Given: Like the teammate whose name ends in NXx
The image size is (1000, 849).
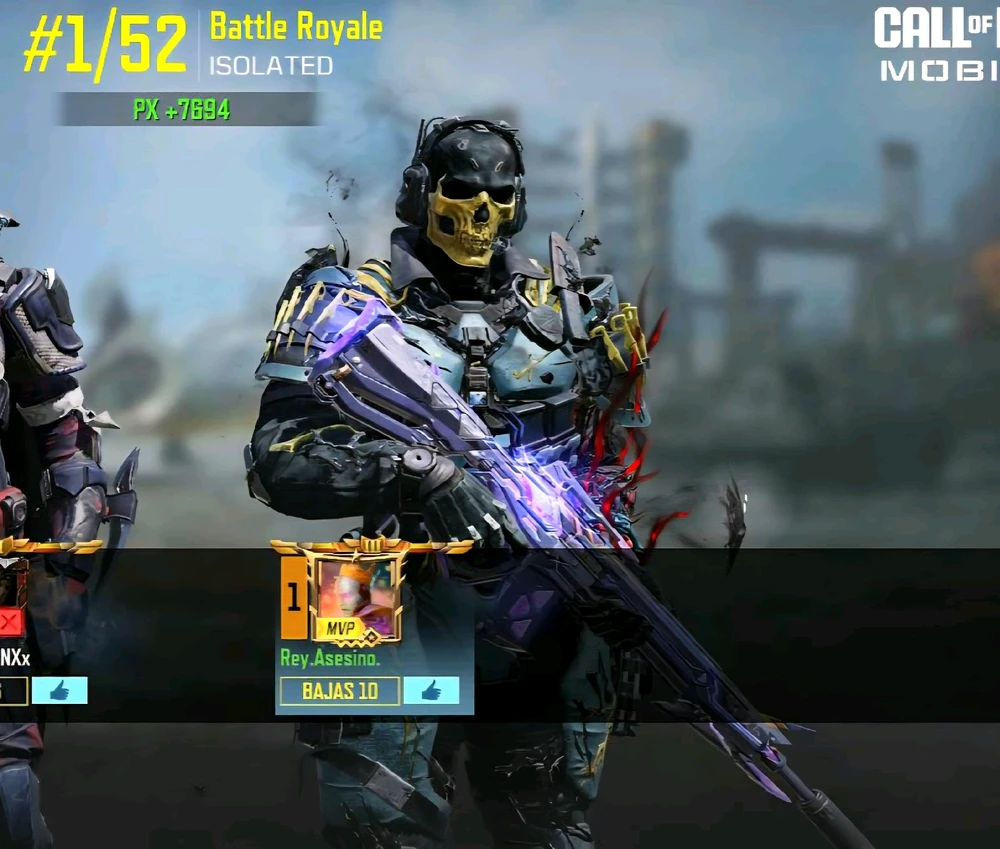Looking at the screenshot, I should coord(59,691).
